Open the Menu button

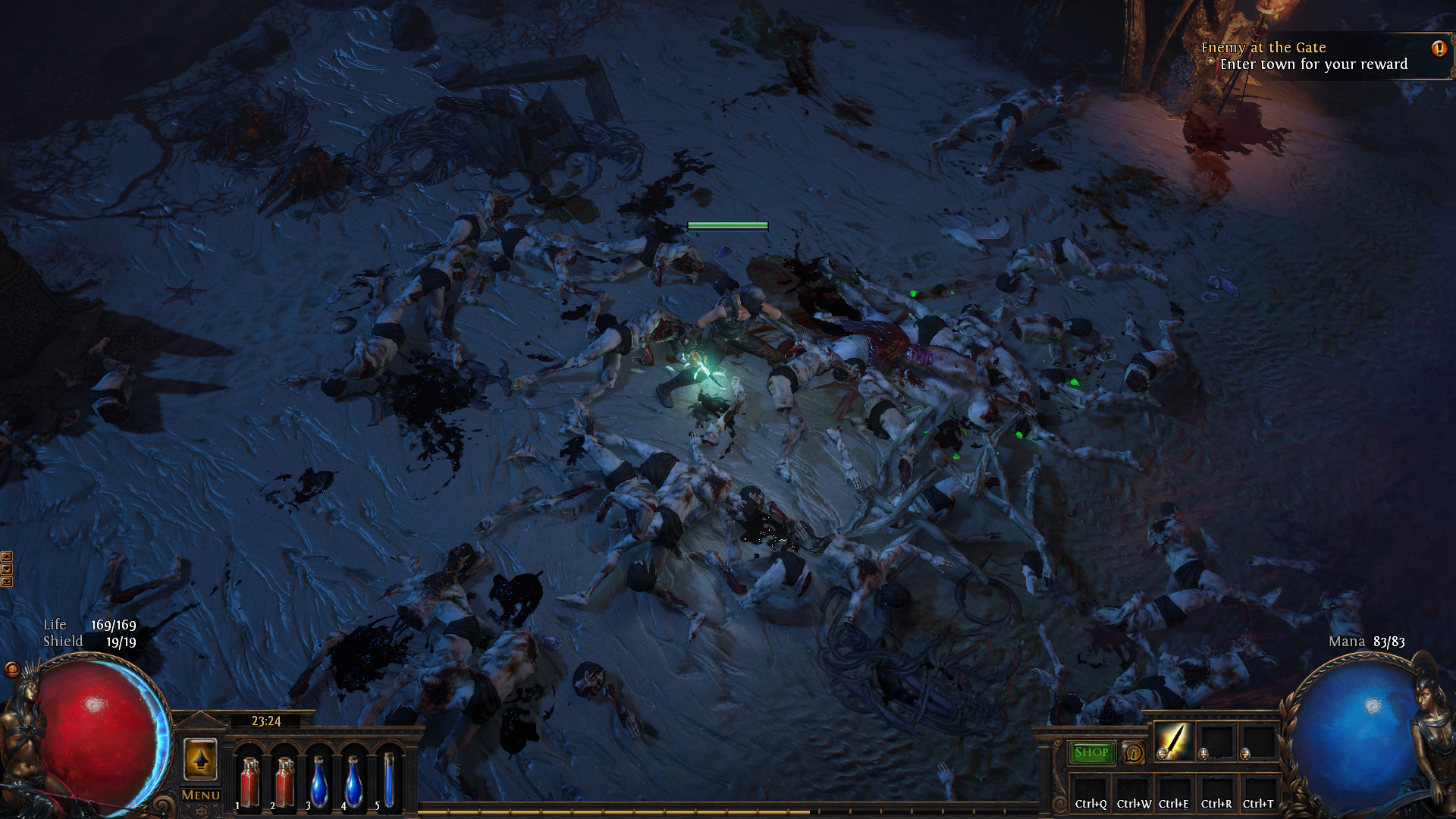pyautogui.click(x=201, y=795)
